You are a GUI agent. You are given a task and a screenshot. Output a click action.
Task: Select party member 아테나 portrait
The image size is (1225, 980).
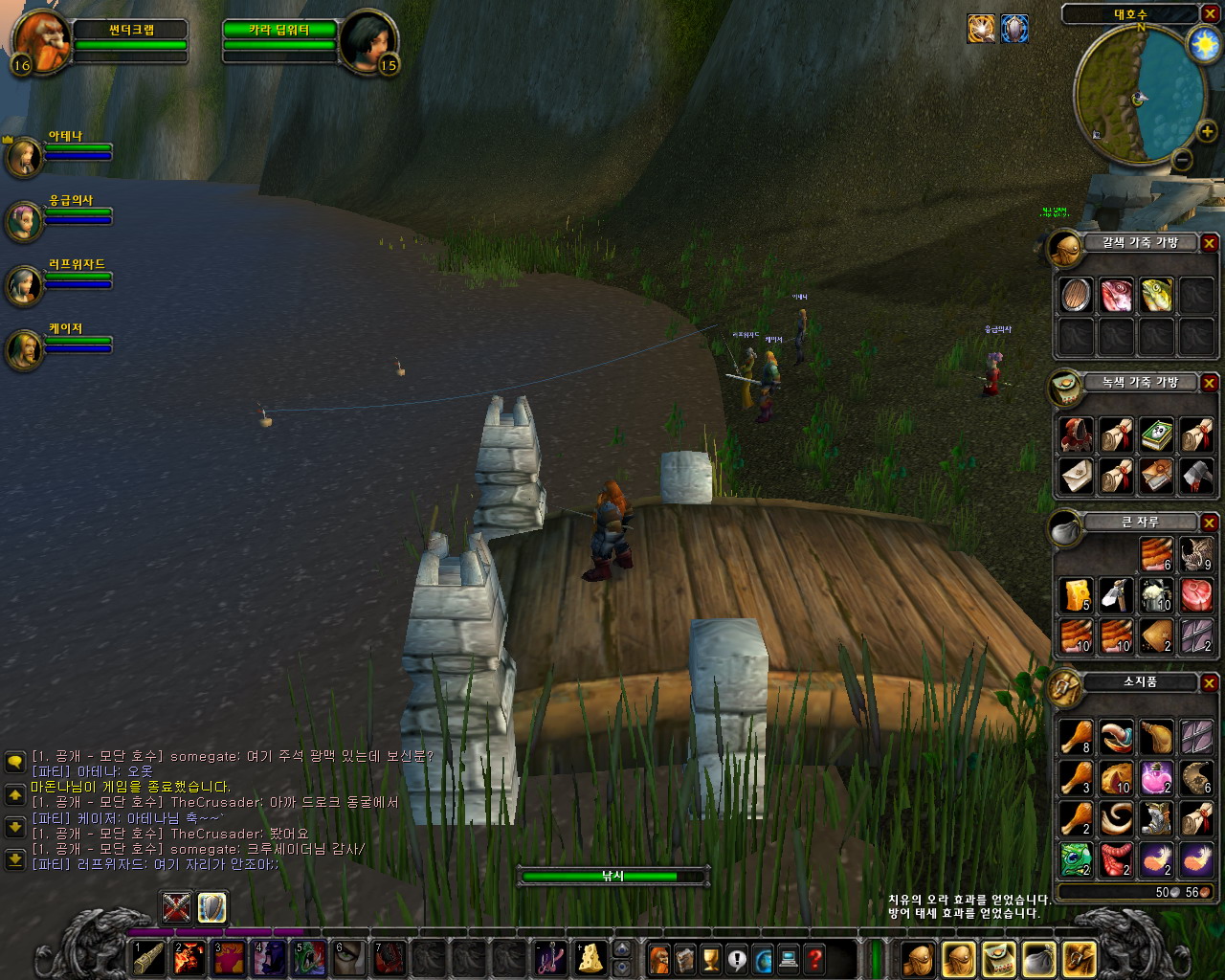pyautogui.click(x=24, y=156)
